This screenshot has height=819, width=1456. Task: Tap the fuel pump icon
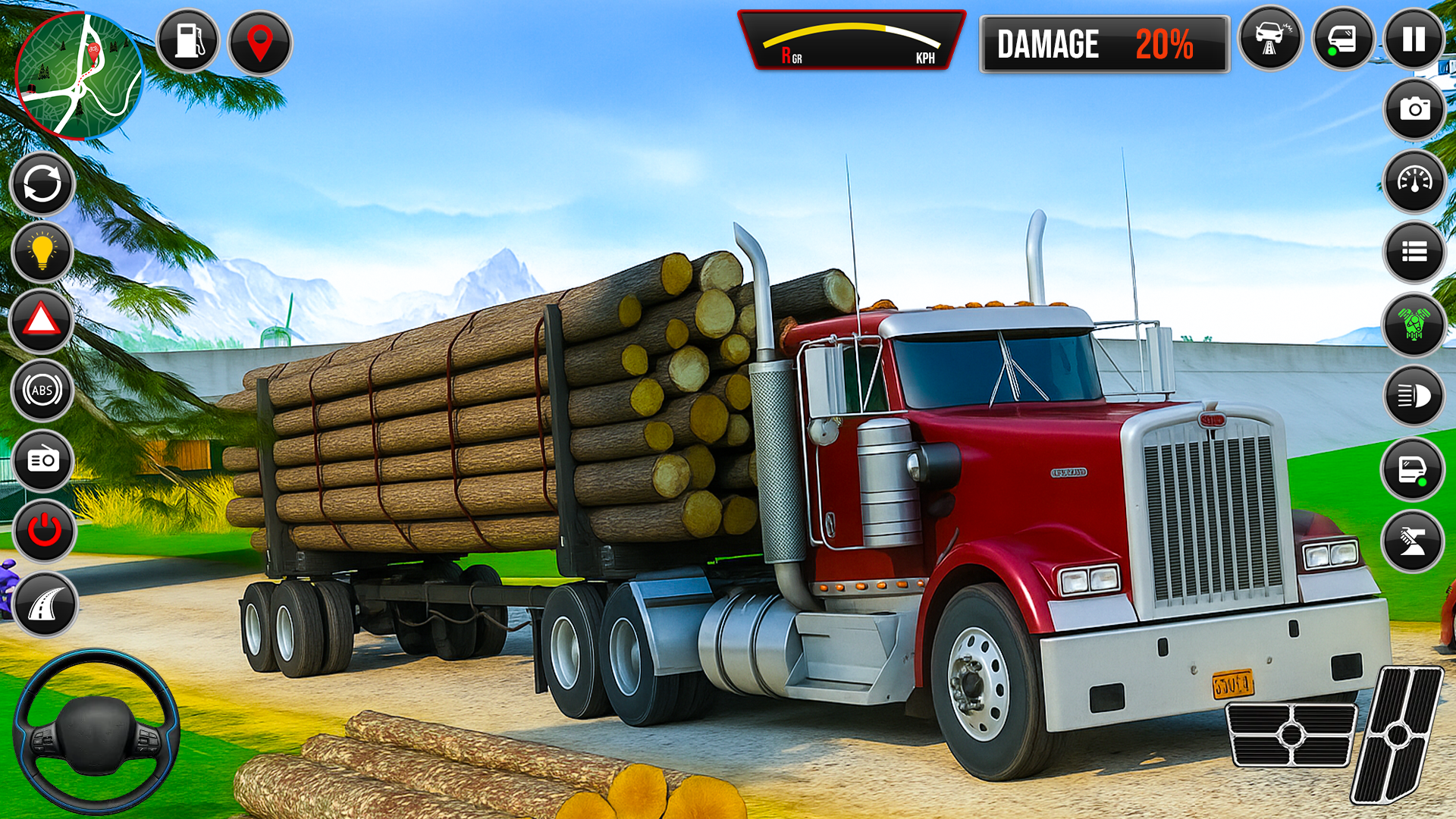click(x=190, y=42)
